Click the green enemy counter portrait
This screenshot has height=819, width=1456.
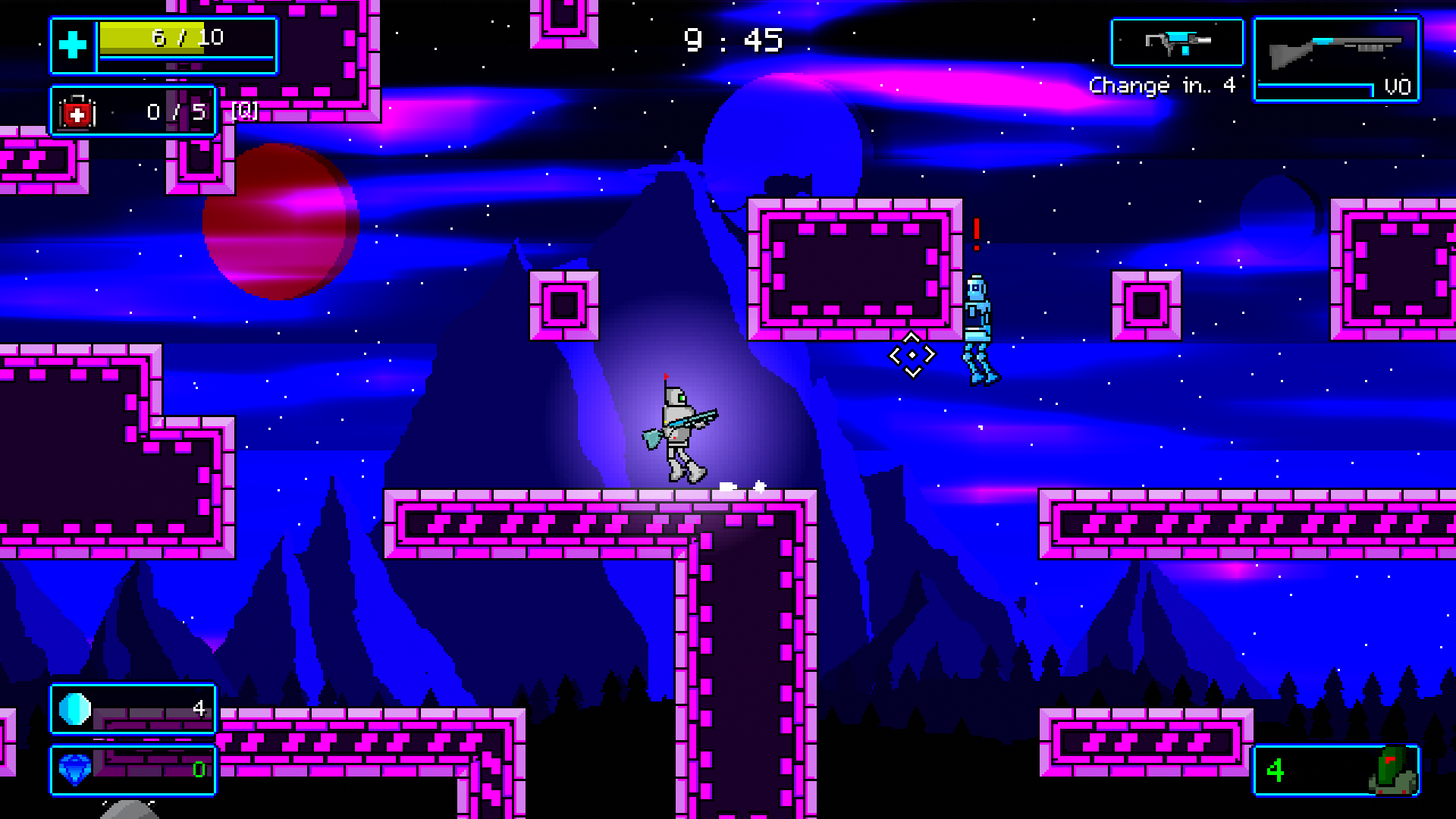[x=1392, y=770]
